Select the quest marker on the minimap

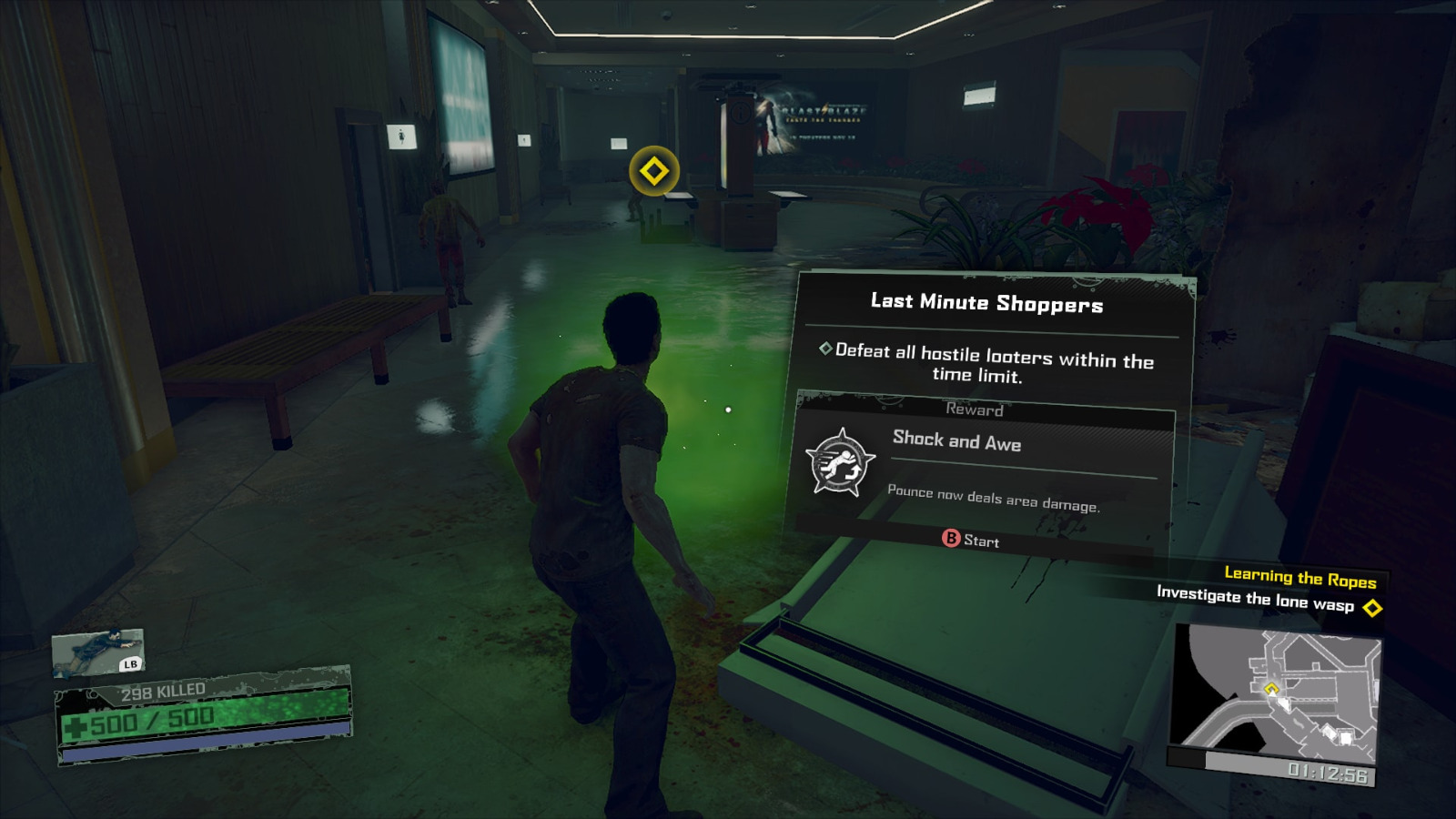[x=1273, y=691]
